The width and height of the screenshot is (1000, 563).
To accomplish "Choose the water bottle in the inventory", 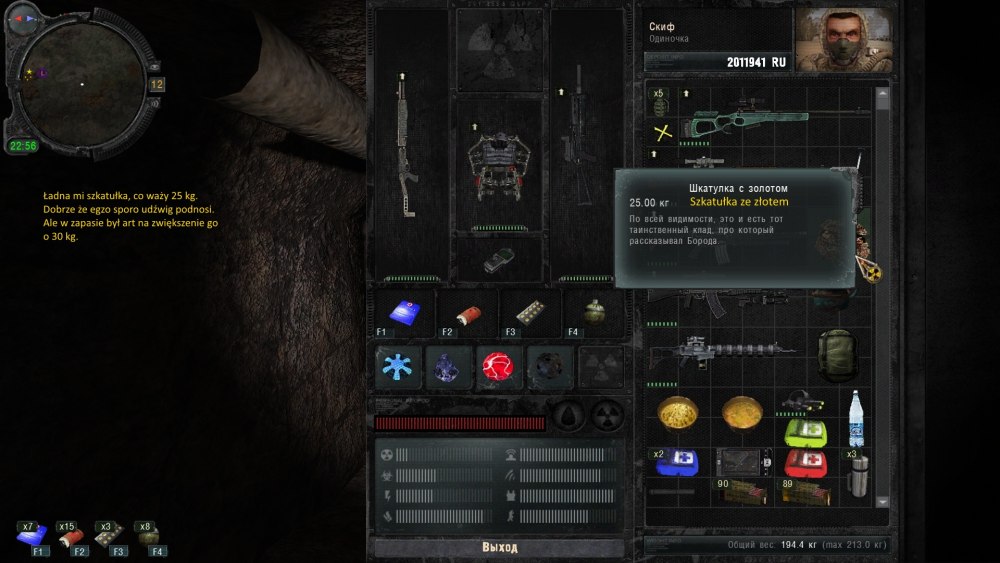I will 856,419.
